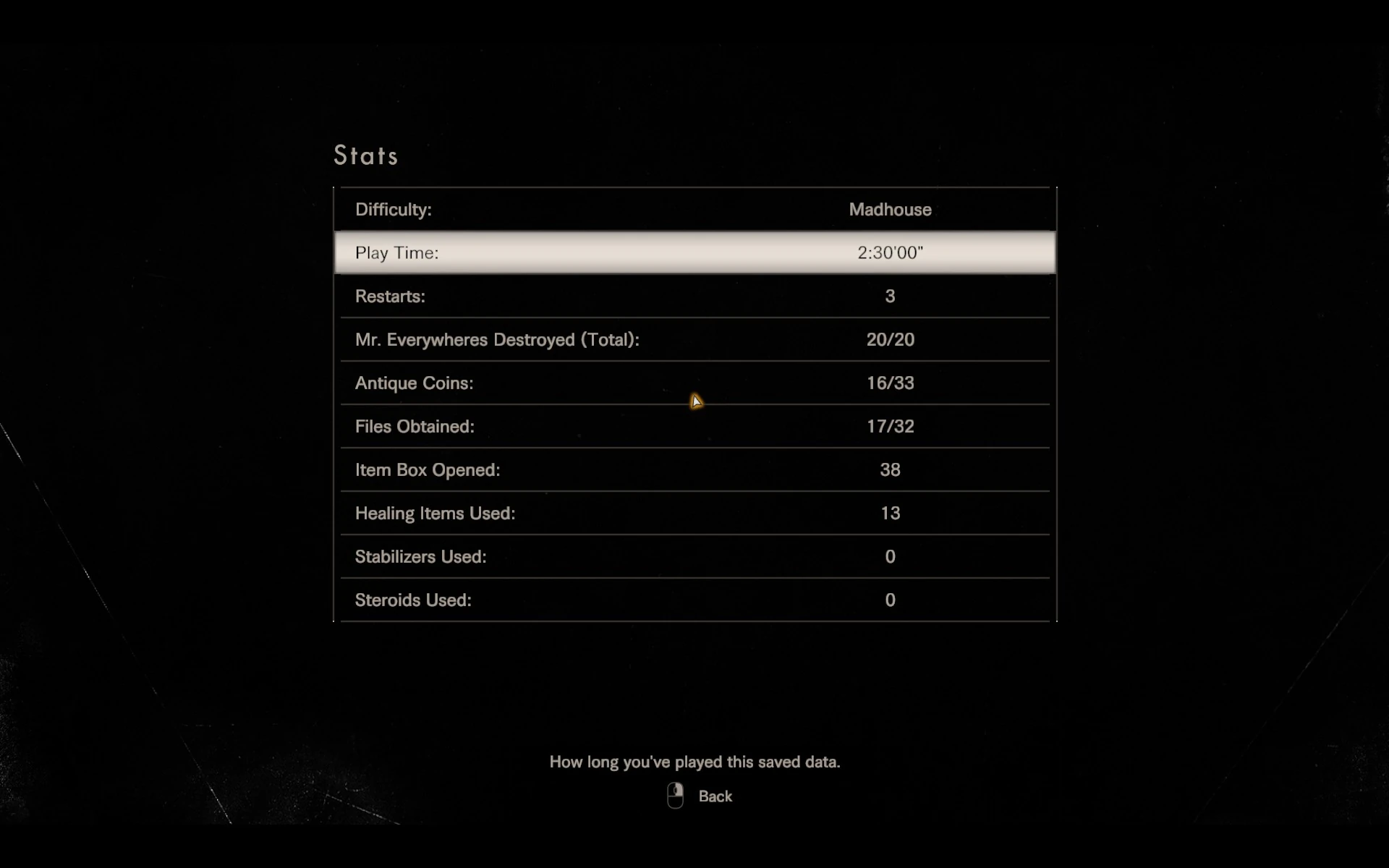Click the save data description text
This screenshot has height=868, width=1389.
point(694,762)
